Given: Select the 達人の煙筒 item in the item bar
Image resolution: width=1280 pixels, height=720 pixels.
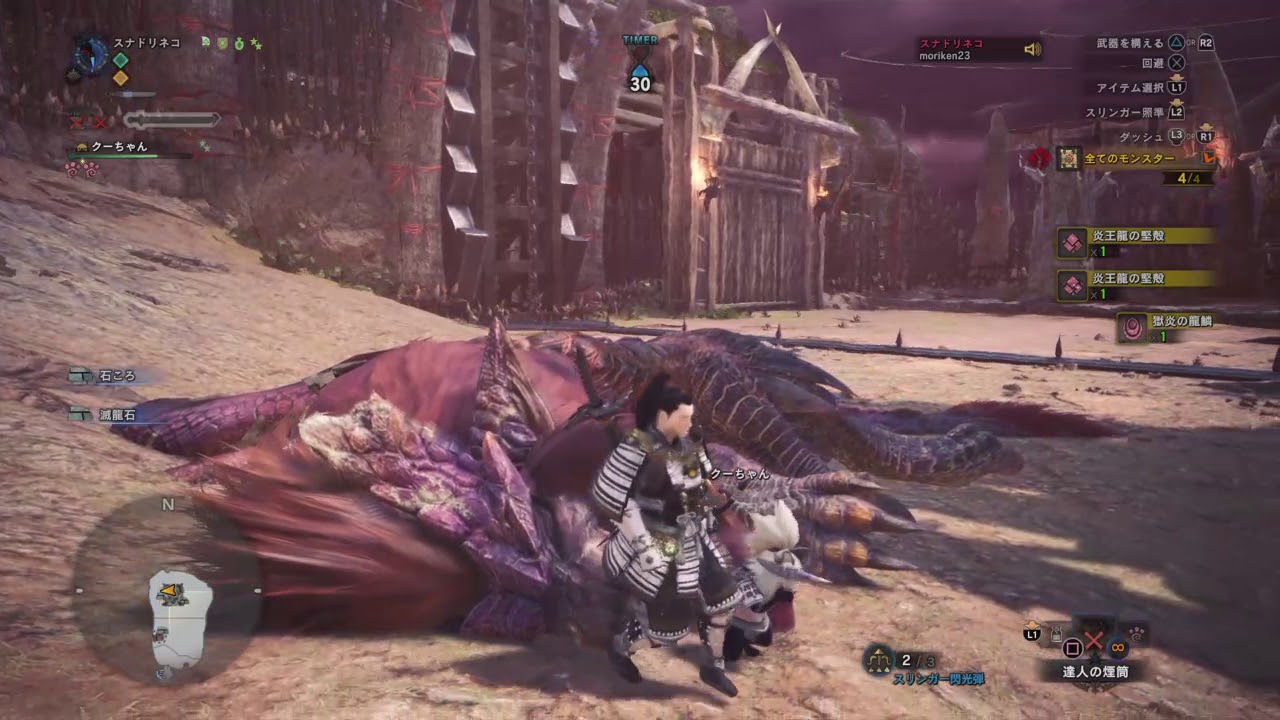Looking at the screenshot, I should coord(1096,670).
